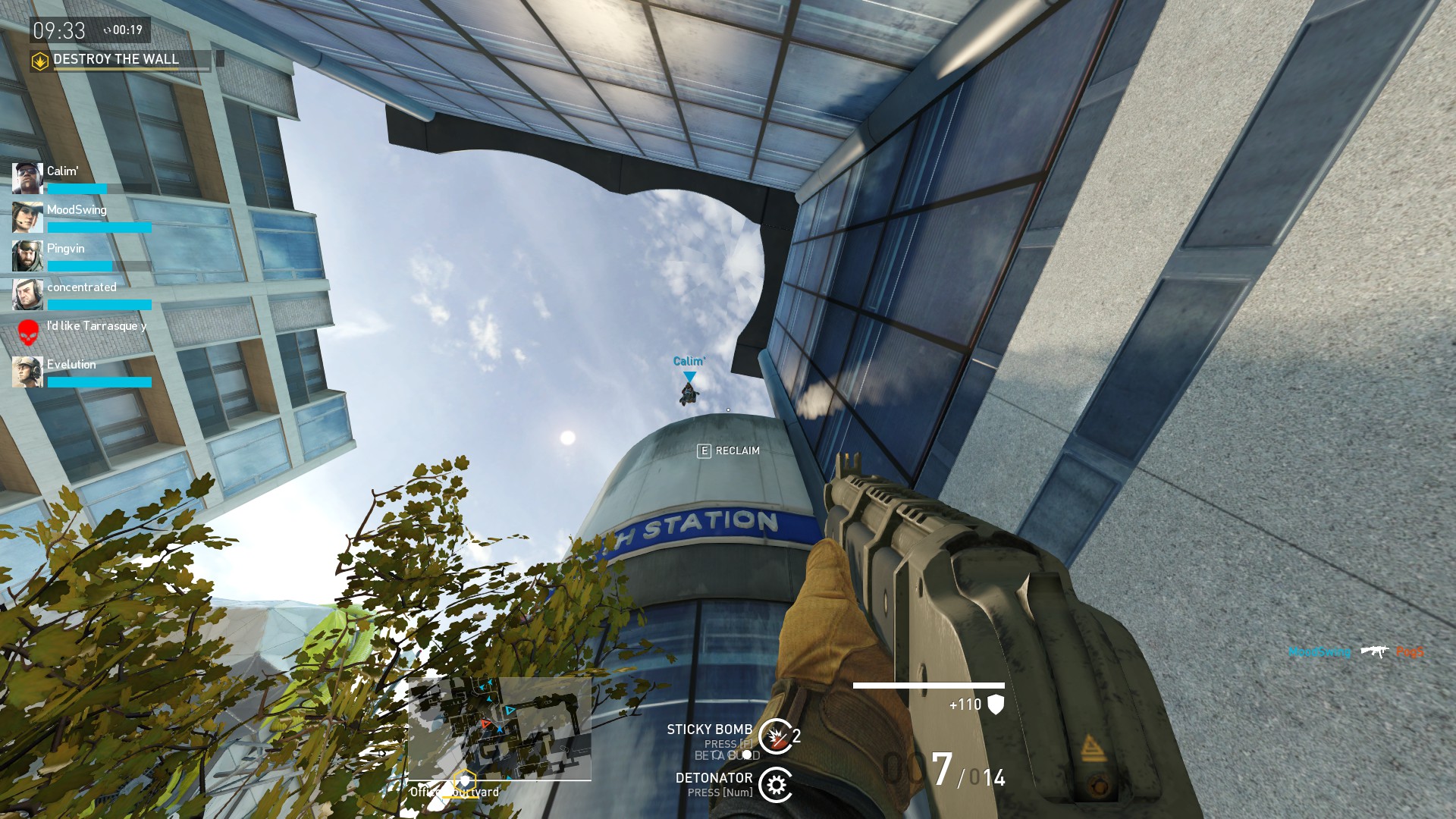The width and height of the screenshot is (1456, 819).
Task: Click the Destroy the Wall objective tracker
Action: (x=116, y=60)
